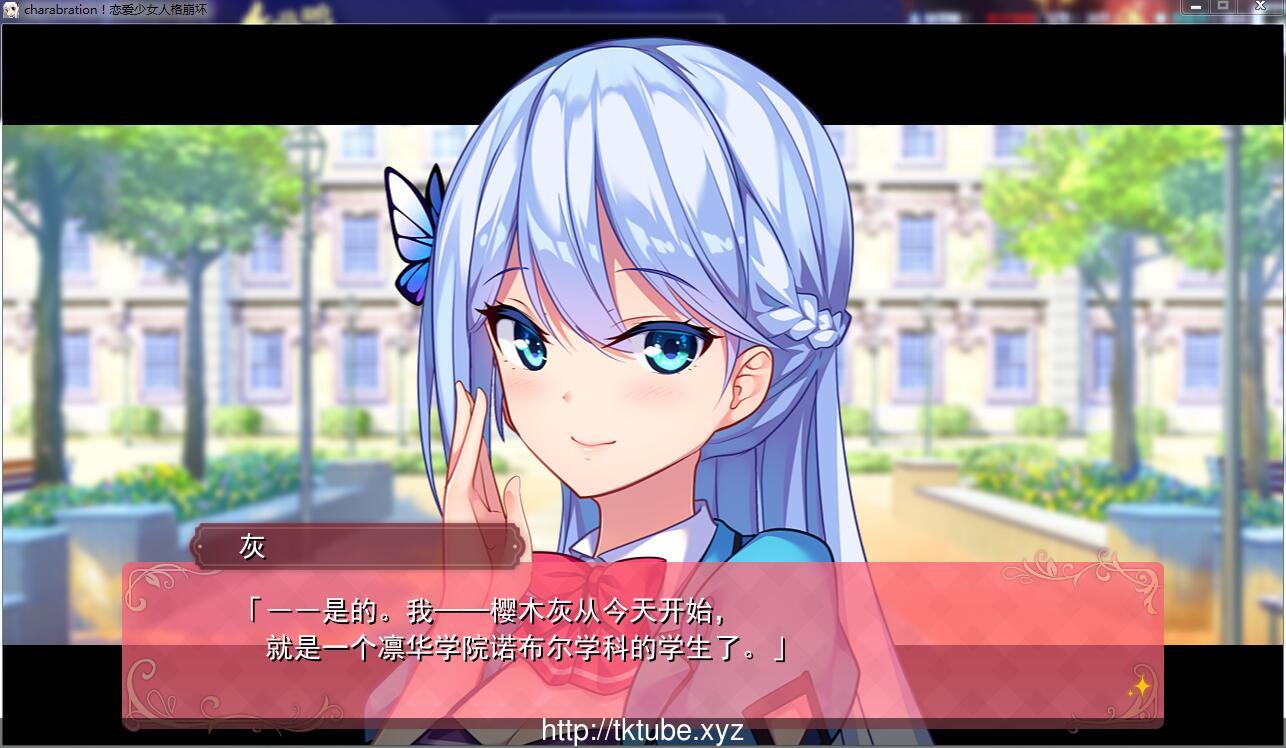Click the game title text charabration！恋爱少女人格崩坏
Screen dimensions: 1286x748
point(118,9)
